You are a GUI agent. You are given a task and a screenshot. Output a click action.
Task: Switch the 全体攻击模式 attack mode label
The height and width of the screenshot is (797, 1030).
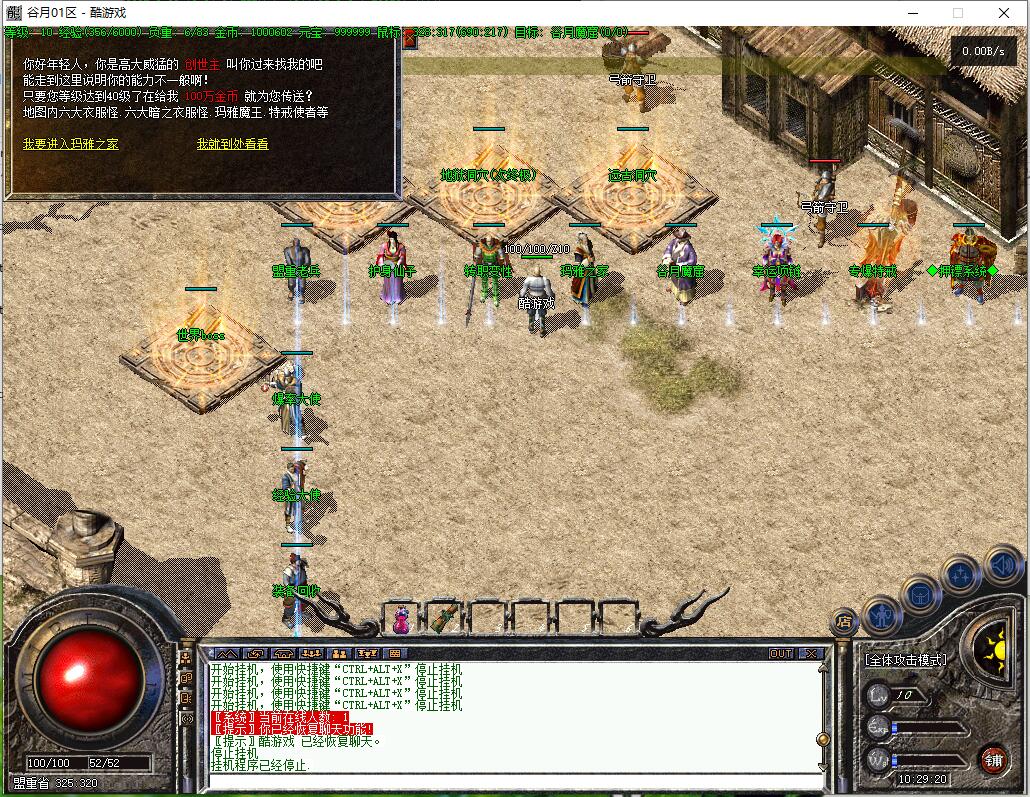[906, 660]
